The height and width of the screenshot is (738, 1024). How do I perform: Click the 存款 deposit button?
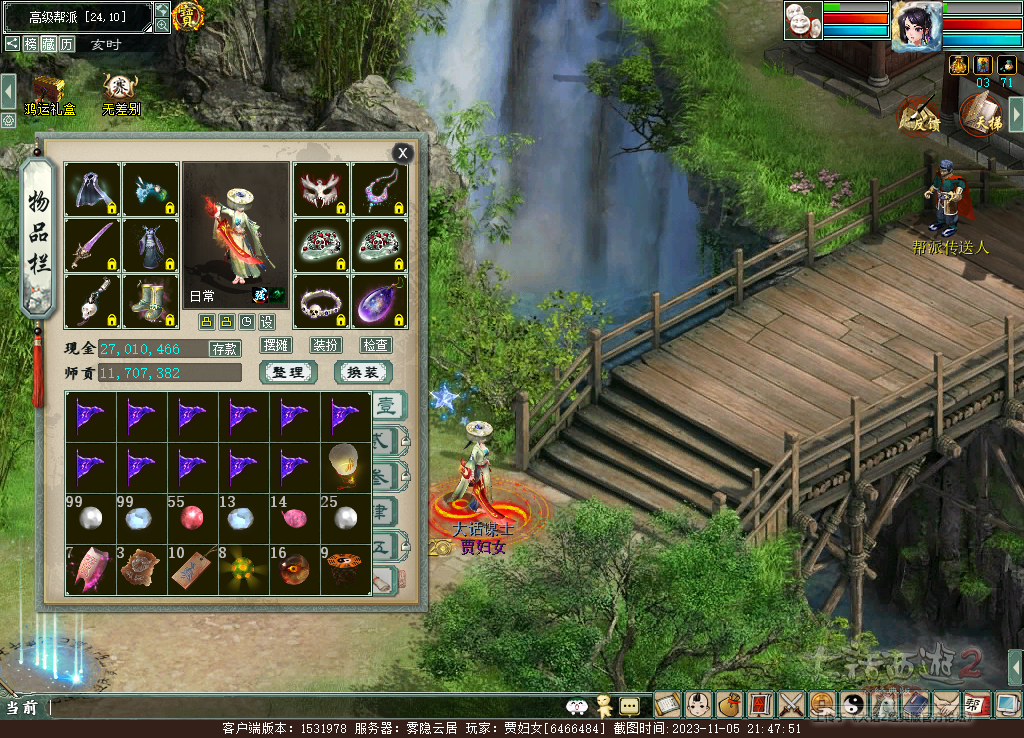pyautogui.click(x=224, y=349)
